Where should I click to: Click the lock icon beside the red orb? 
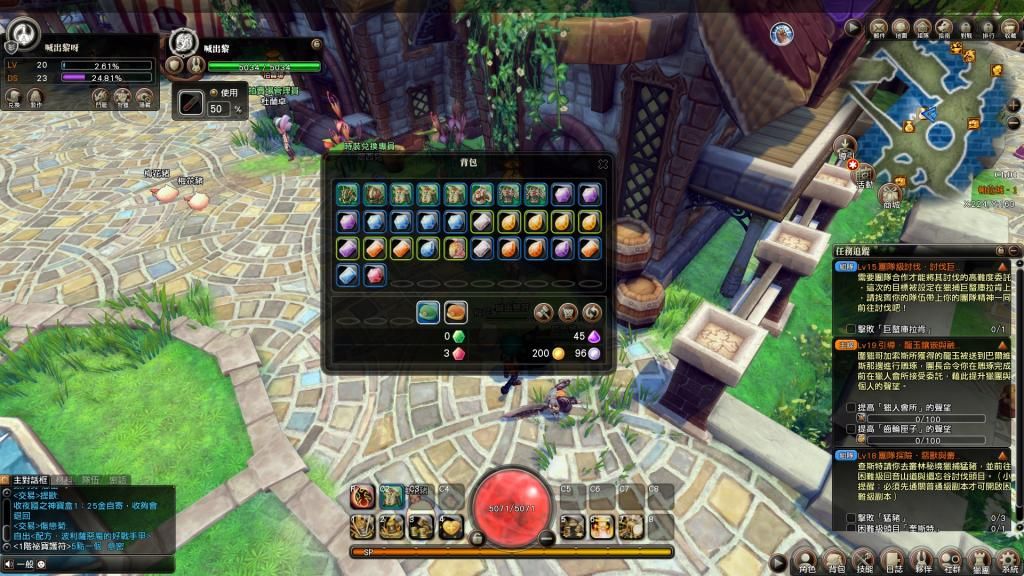477,538
